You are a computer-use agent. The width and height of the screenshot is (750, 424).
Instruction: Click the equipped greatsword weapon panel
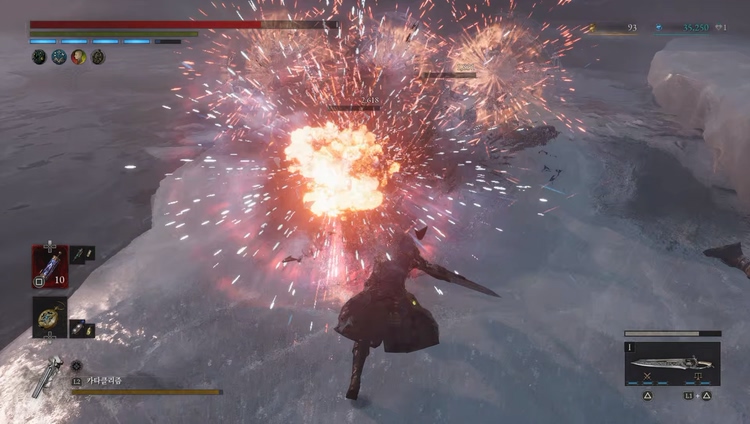[672, 360]
